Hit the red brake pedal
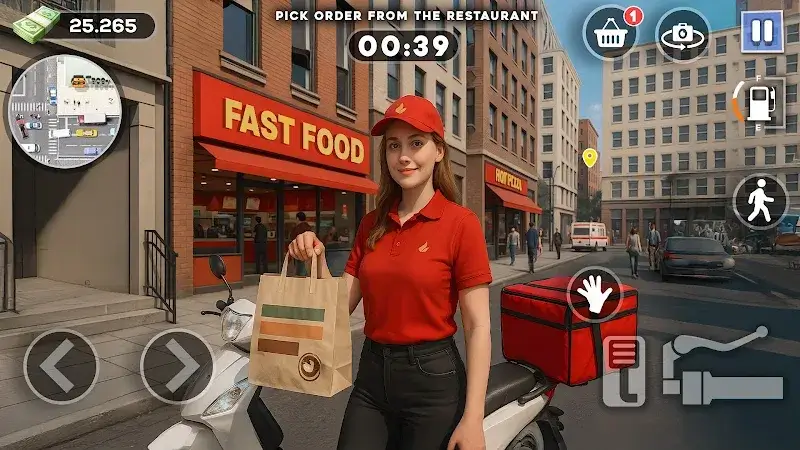The height and width of the screenshot is (450, 800). [x=623, y=370]
